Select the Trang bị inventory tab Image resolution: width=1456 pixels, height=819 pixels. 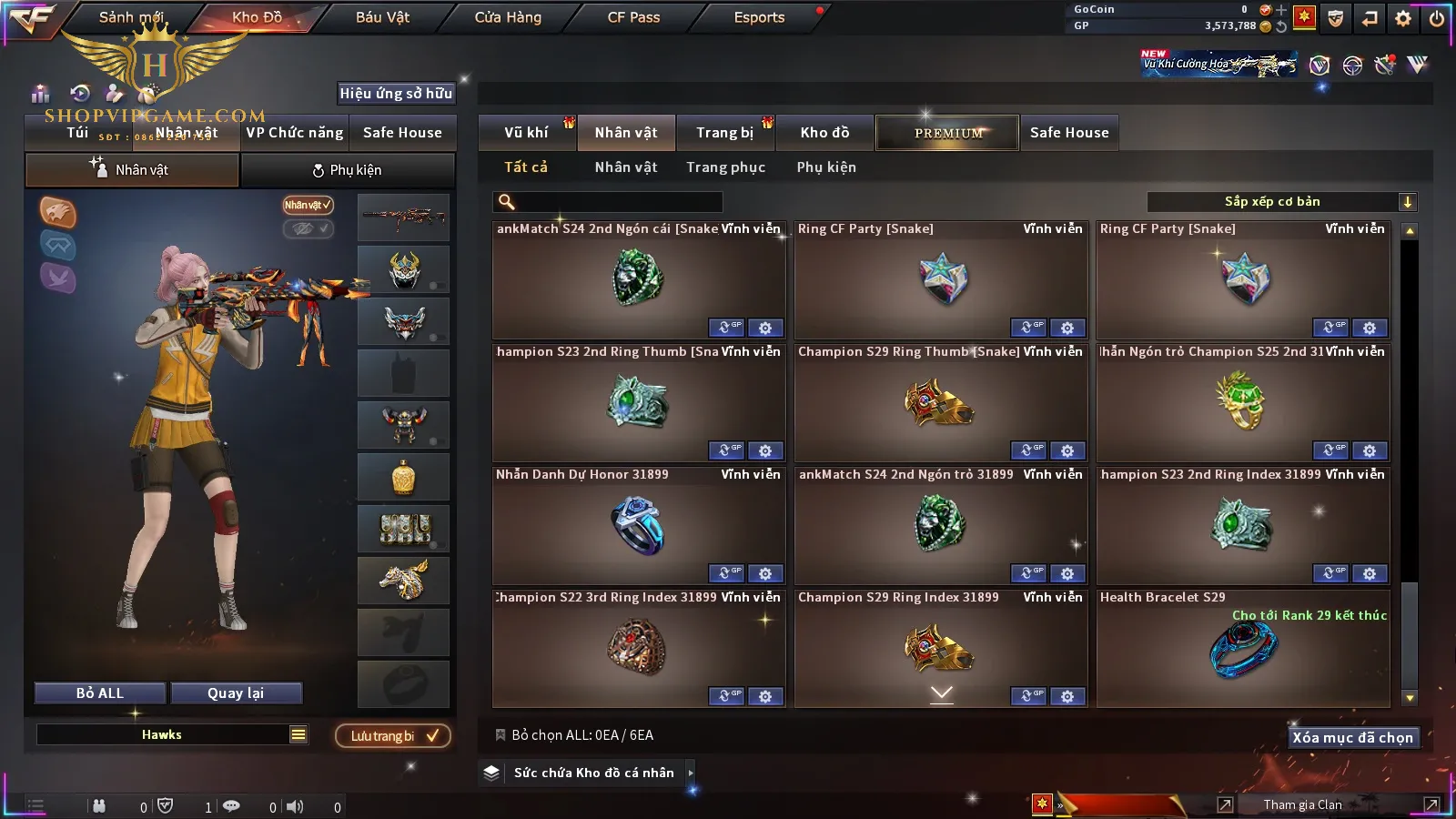pos(724,133)
